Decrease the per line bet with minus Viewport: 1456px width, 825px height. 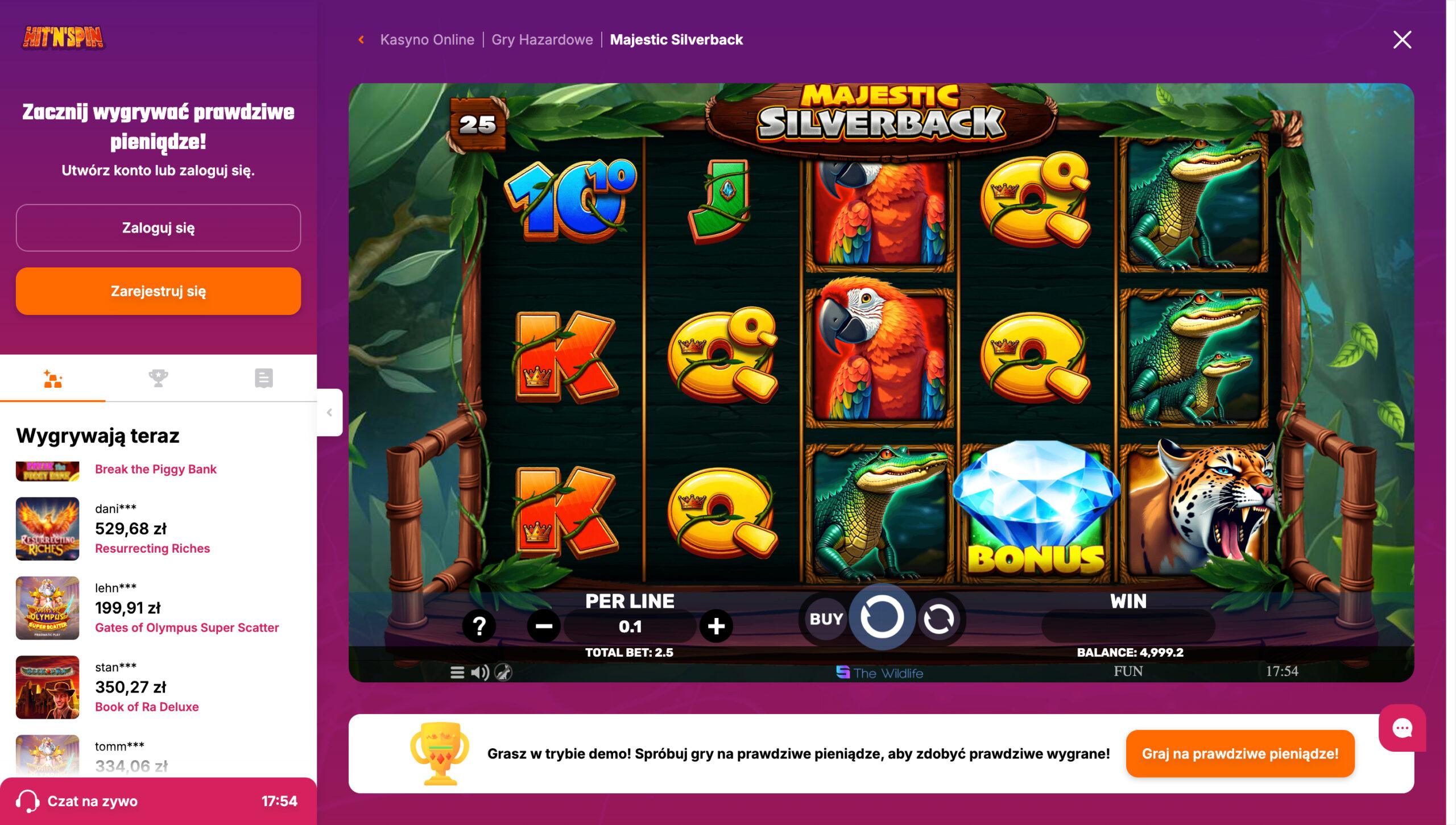(543, 627)
